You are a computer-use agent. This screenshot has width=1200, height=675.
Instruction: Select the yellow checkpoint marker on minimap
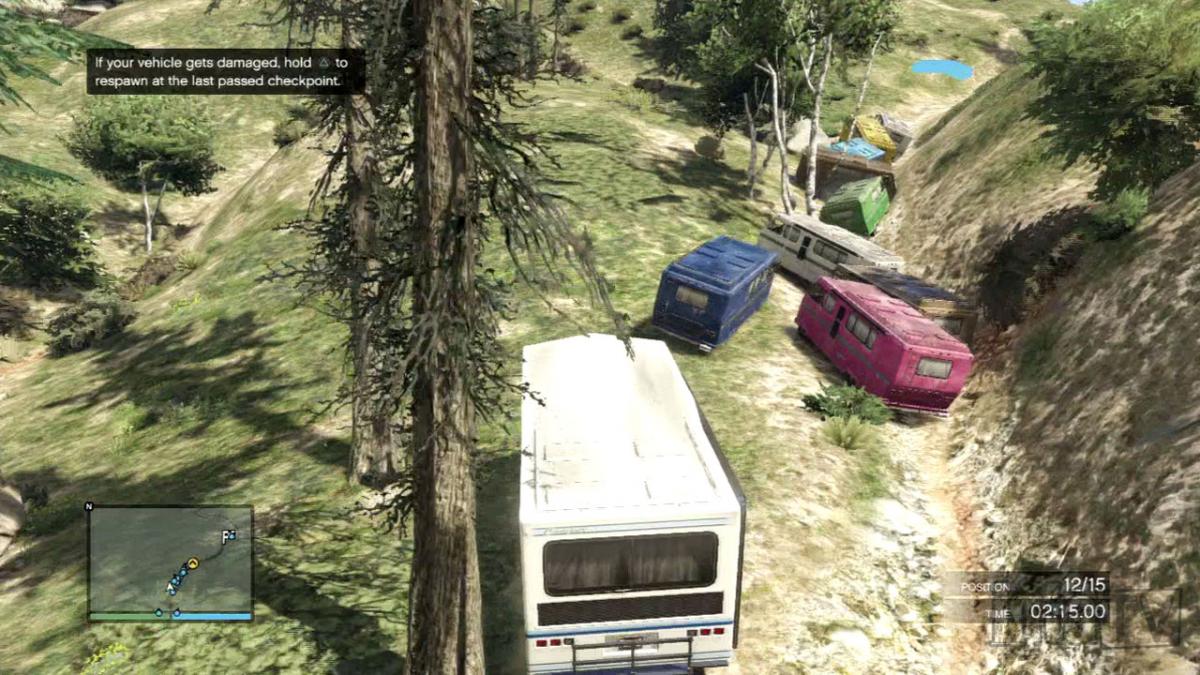point(193,564)
